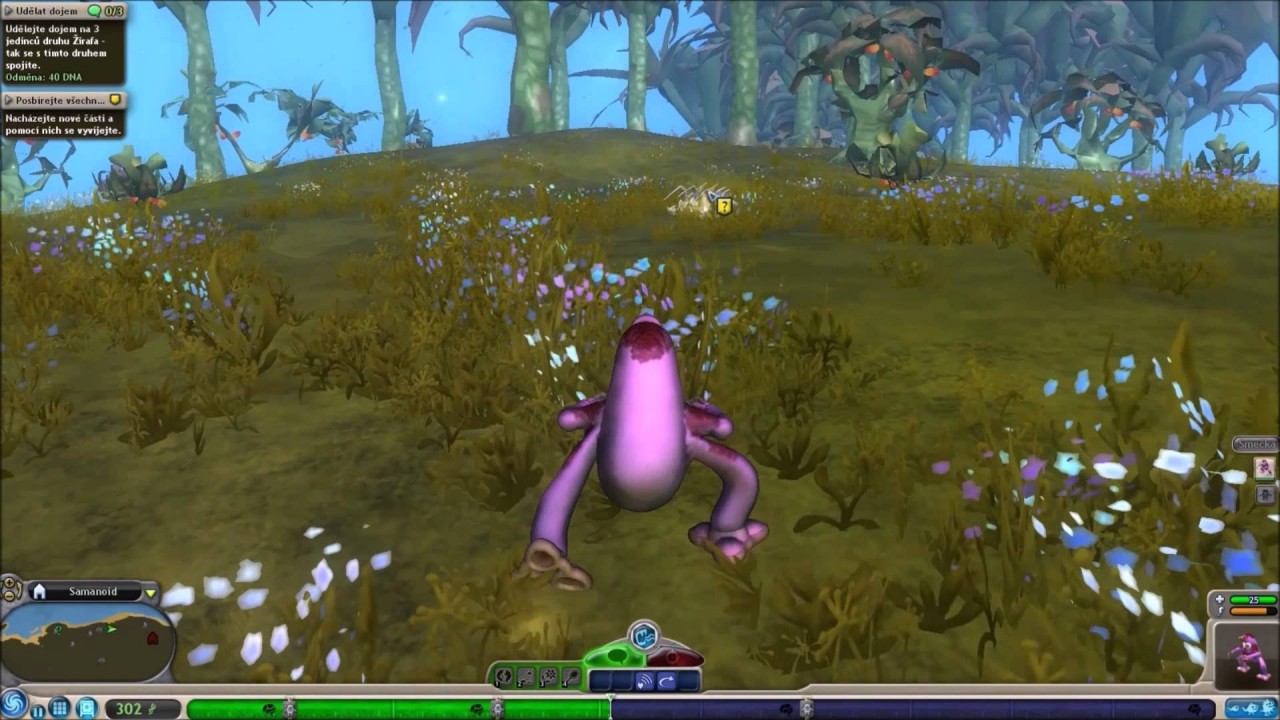Expand the 'Posbírejte všechn...' collection goal
This screenshot has width=1280, height=720.
tap(55, 99)
